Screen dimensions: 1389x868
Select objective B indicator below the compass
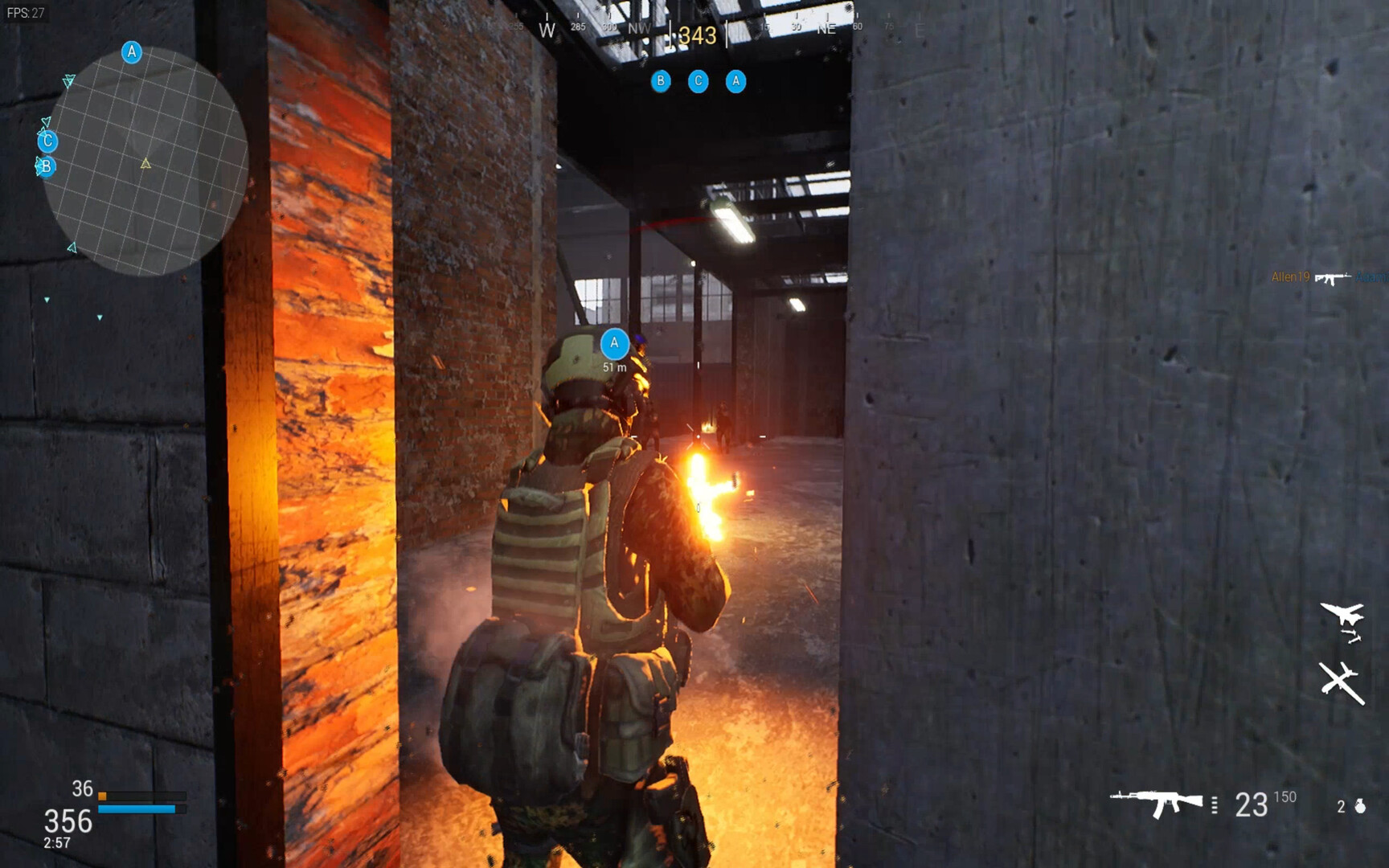click(x=661, y=81)
